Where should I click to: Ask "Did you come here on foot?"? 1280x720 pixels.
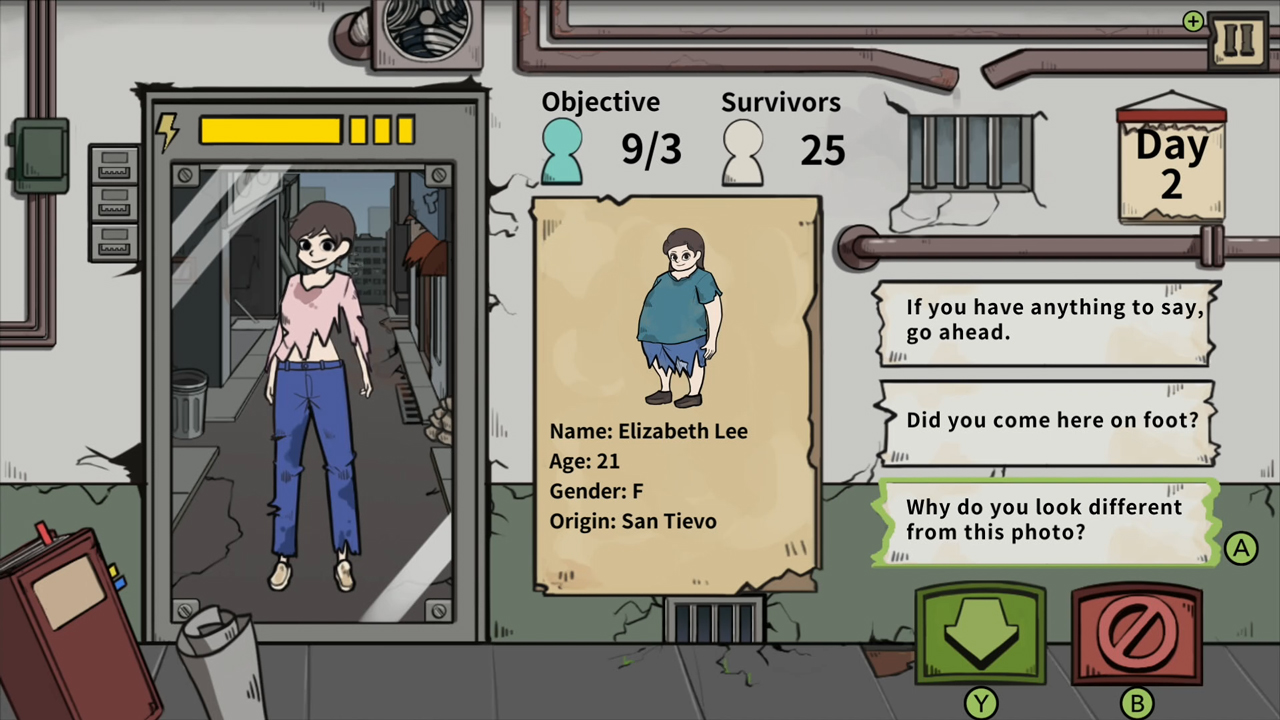pyautogui.click(x=1050, y=420)
